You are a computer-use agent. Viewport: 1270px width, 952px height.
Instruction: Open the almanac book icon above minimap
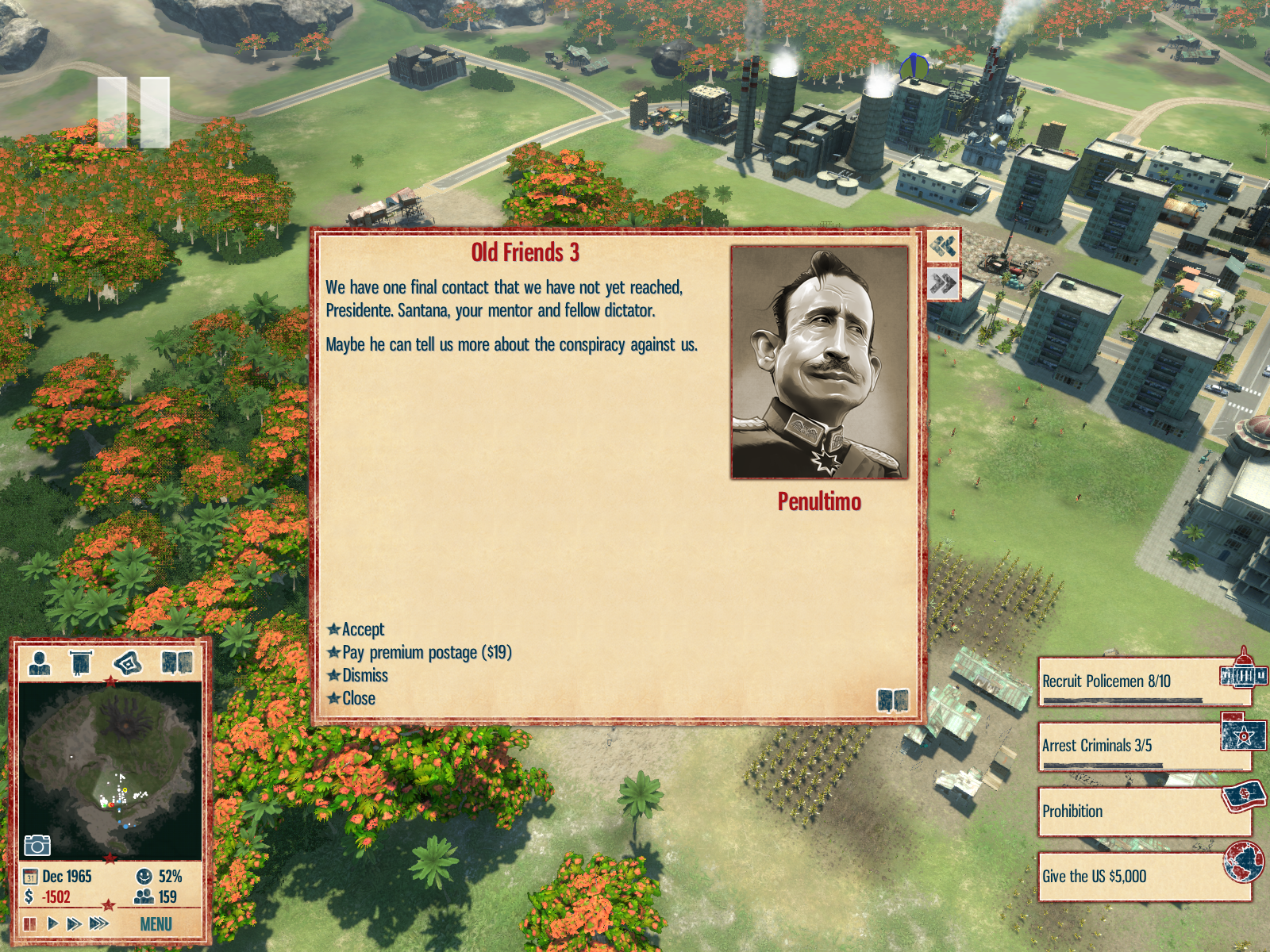(177, 662)
